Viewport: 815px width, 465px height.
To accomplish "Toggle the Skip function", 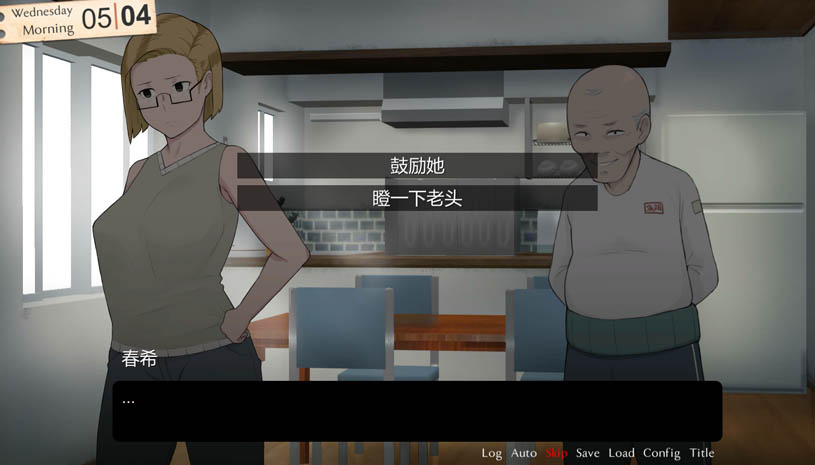I will (556, 453).
